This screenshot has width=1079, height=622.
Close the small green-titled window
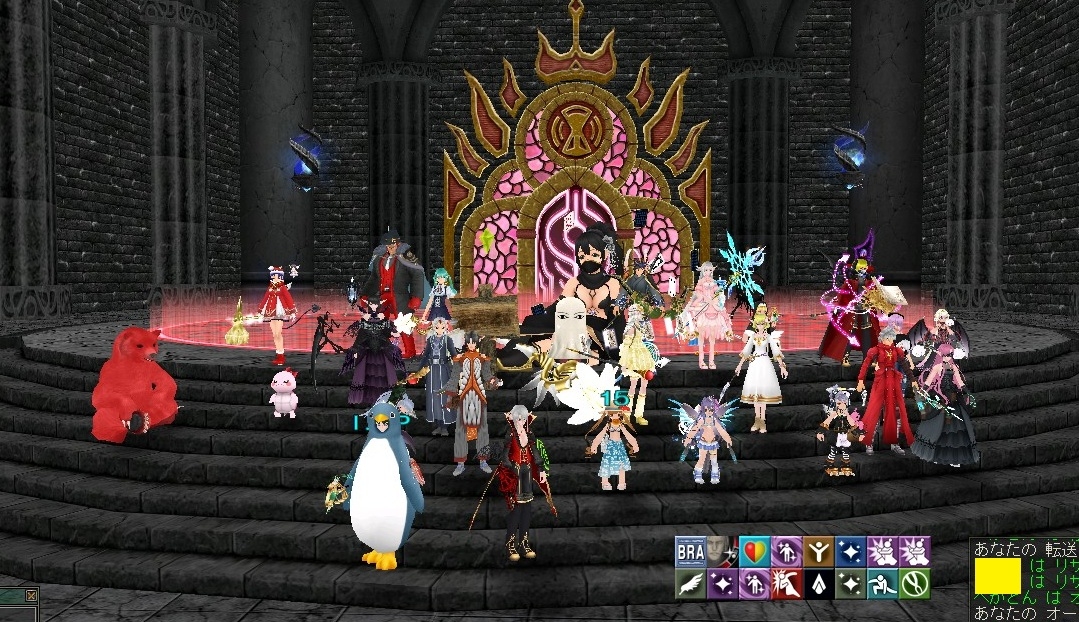pos(31,597)
